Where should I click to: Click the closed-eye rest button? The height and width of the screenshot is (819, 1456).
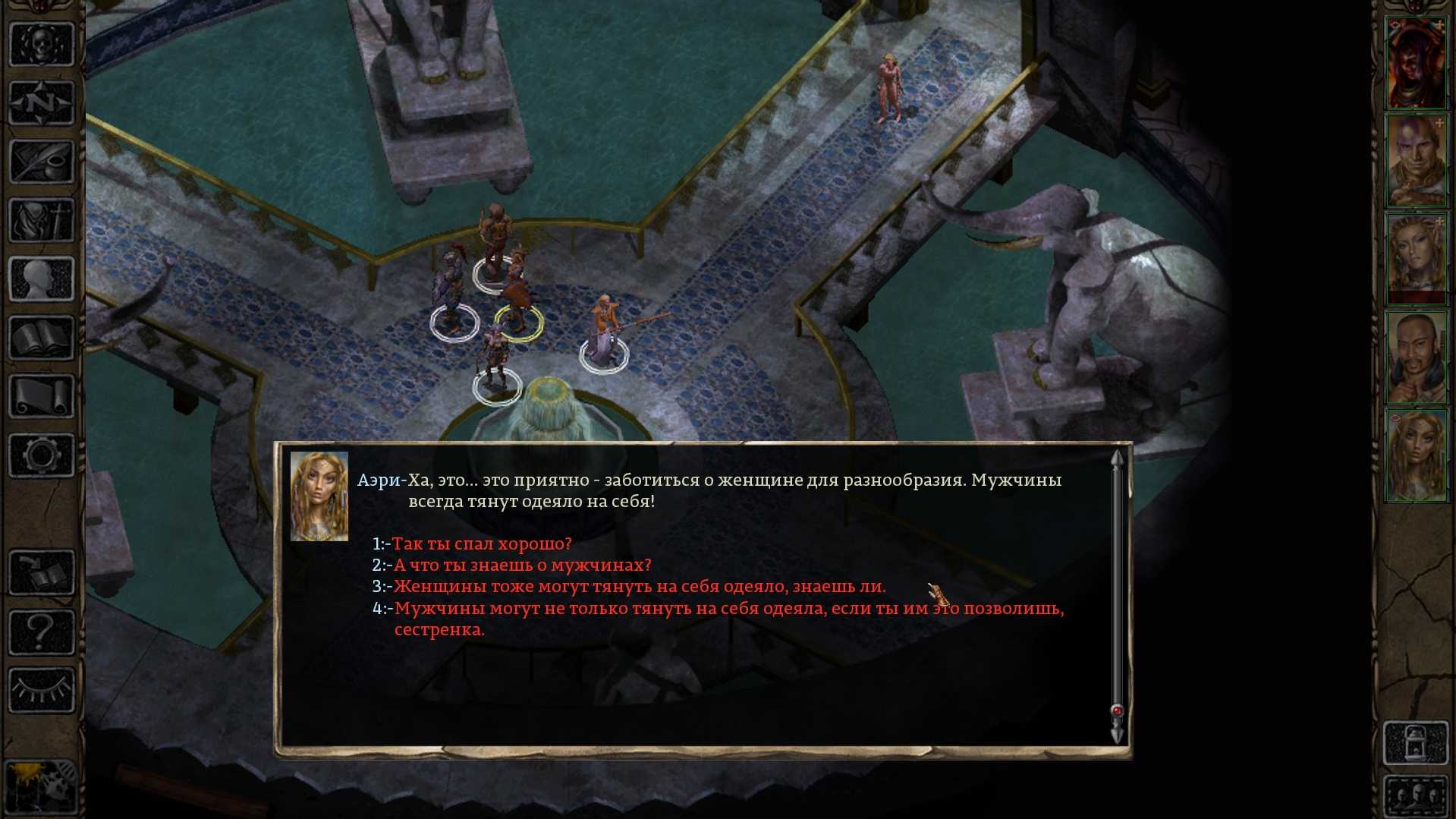tap(41, 689)
